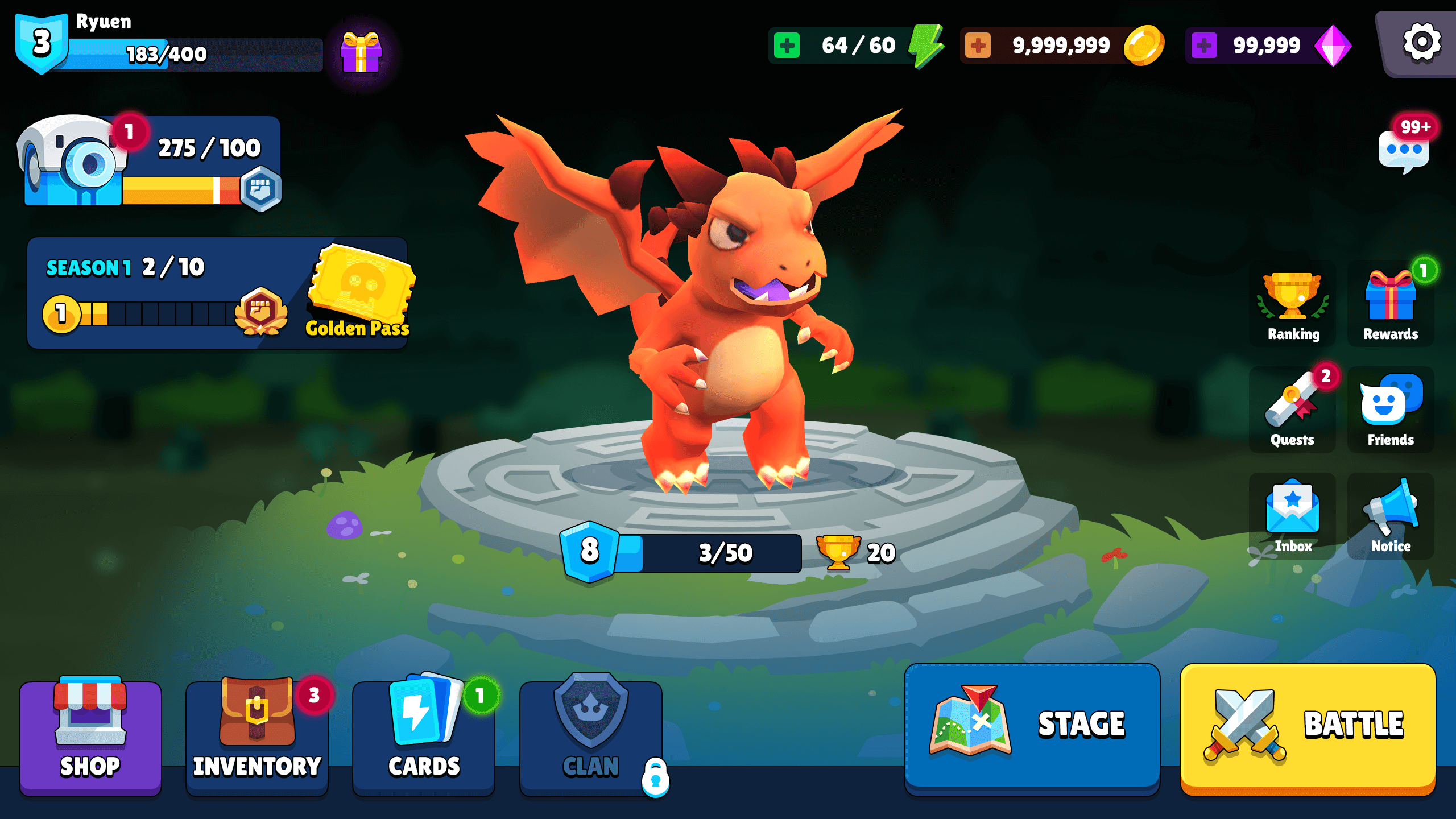Open the purple gift box near player name
1456x819 pixels.
click(362, 52)
